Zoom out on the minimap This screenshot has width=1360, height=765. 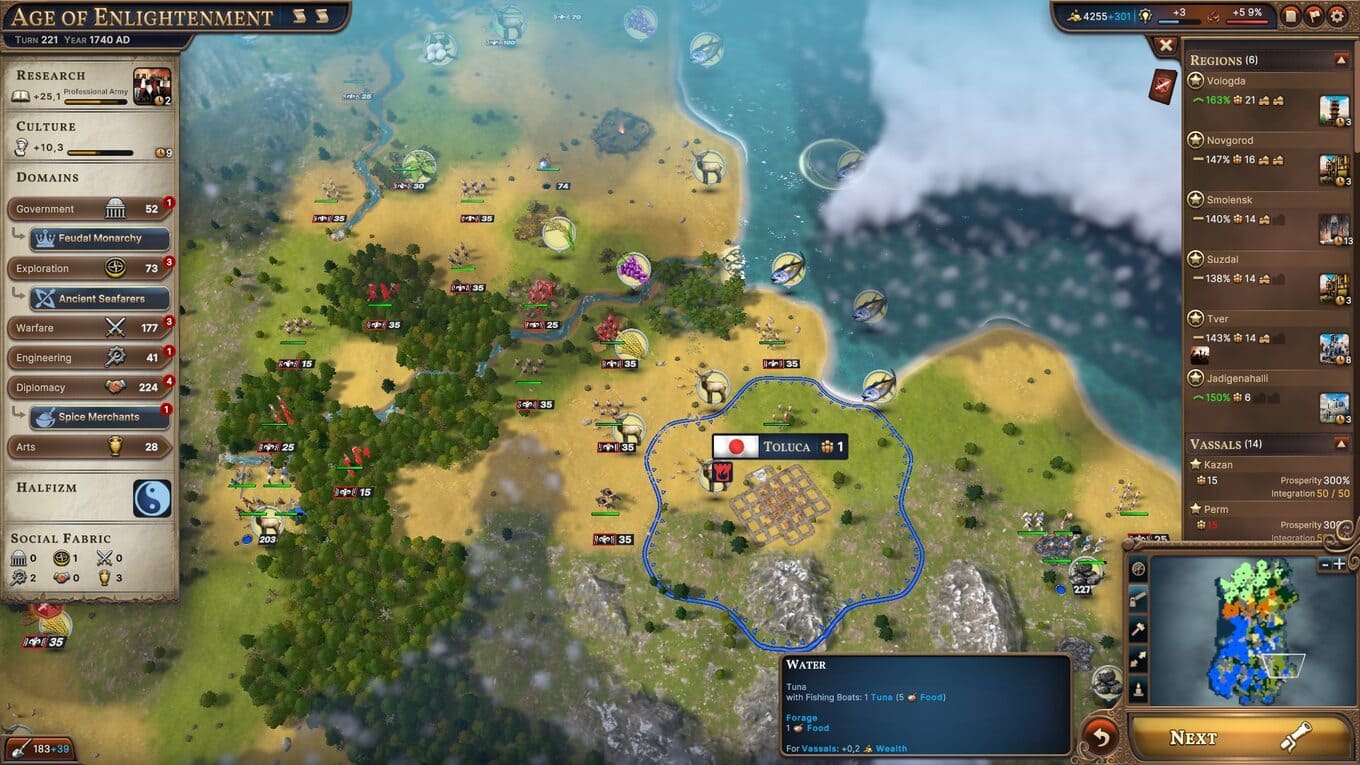click(x=1325, y=564)
